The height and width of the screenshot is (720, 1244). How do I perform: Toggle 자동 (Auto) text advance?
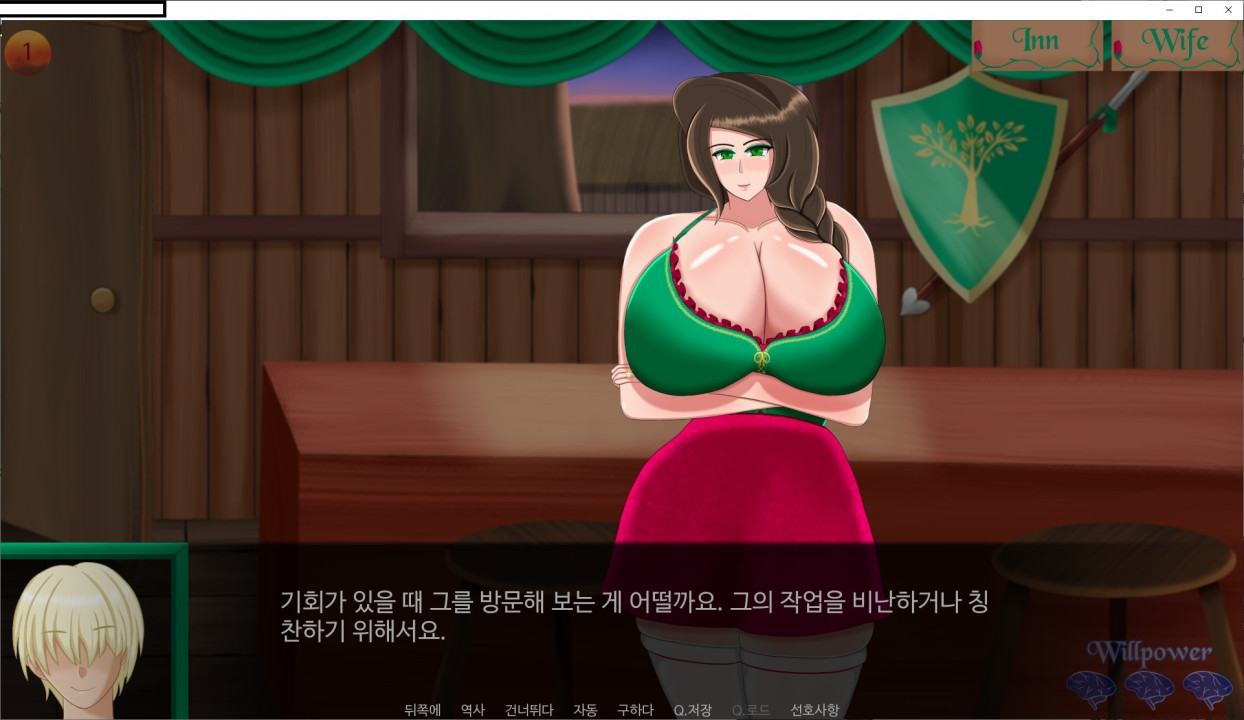(x=585, y=710)
